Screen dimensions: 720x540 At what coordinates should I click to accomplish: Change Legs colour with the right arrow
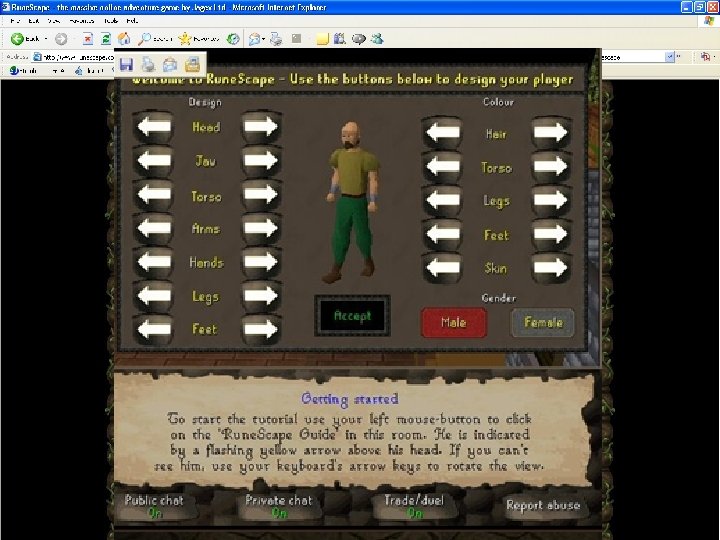551,201
